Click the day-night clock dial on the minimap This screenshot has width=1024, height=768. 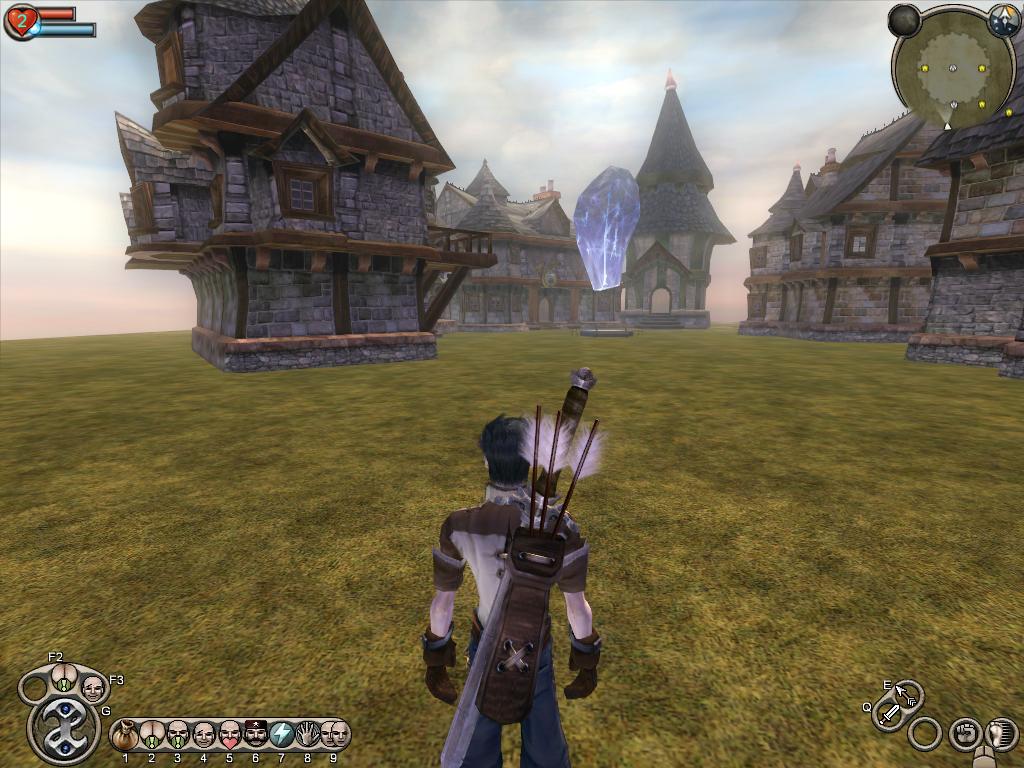click(1003, 19)
